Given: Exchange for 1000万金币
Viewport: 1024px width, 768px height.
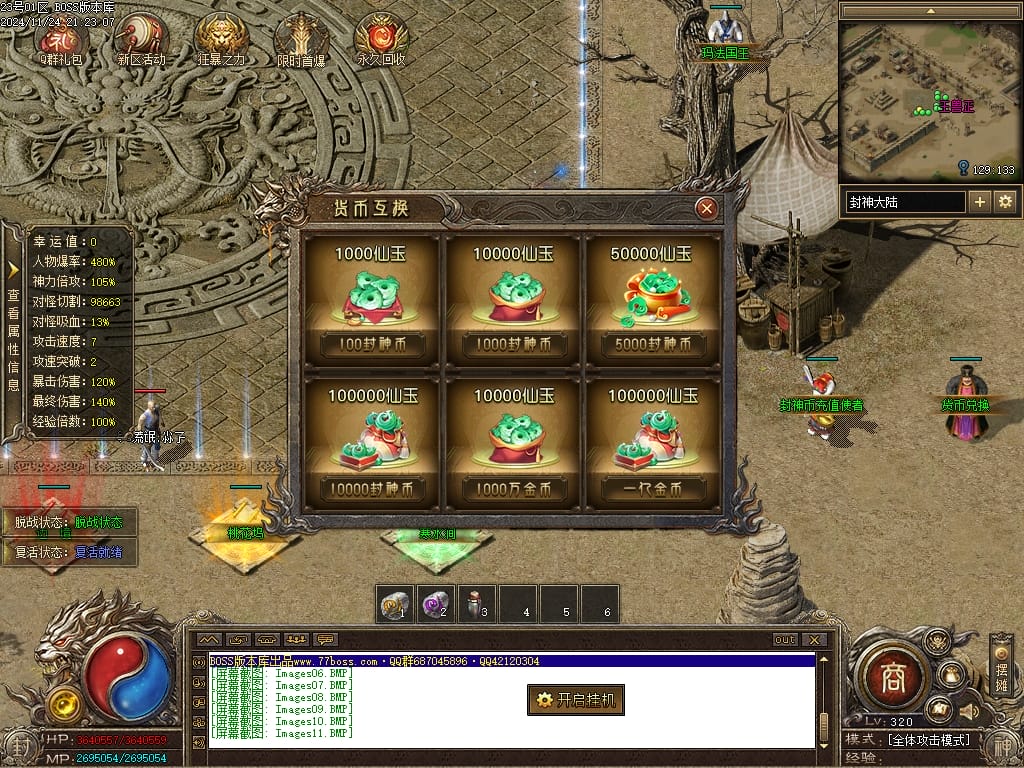Looking at the screenshot, I should 512,489.
